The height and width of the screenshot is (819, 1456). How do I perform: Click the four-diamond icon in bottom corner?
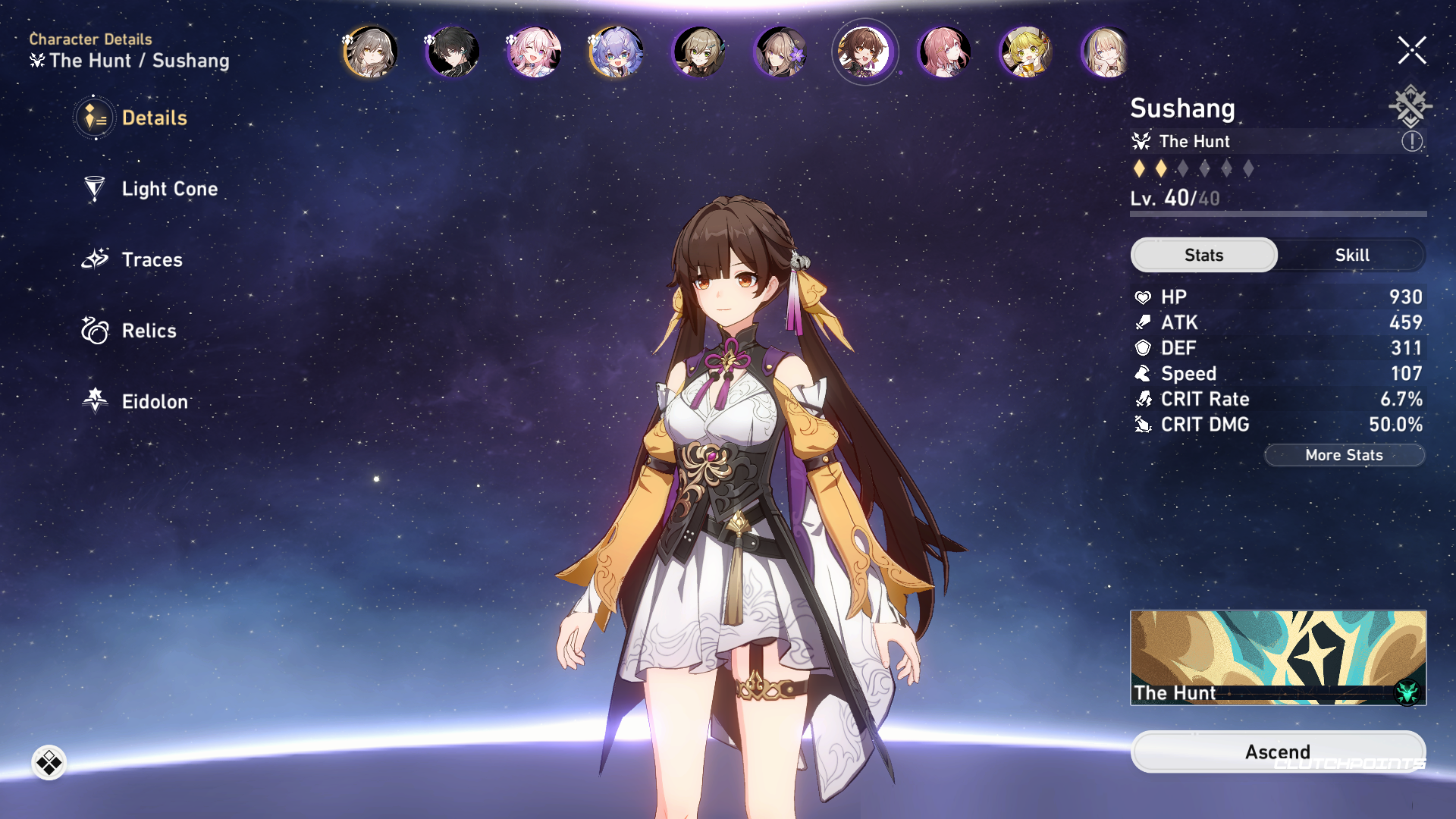coord(49,763)
